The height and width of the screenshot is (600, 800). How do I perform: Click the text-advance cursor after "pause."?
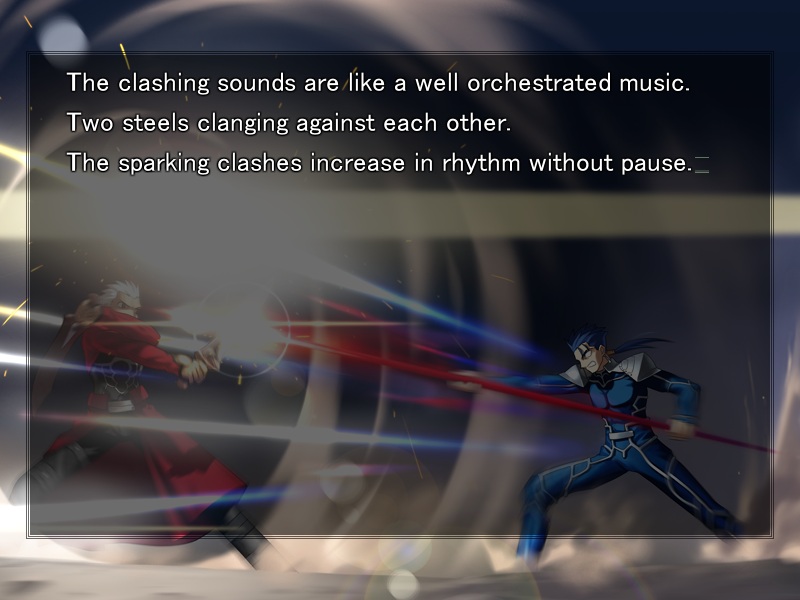point(702,164)
